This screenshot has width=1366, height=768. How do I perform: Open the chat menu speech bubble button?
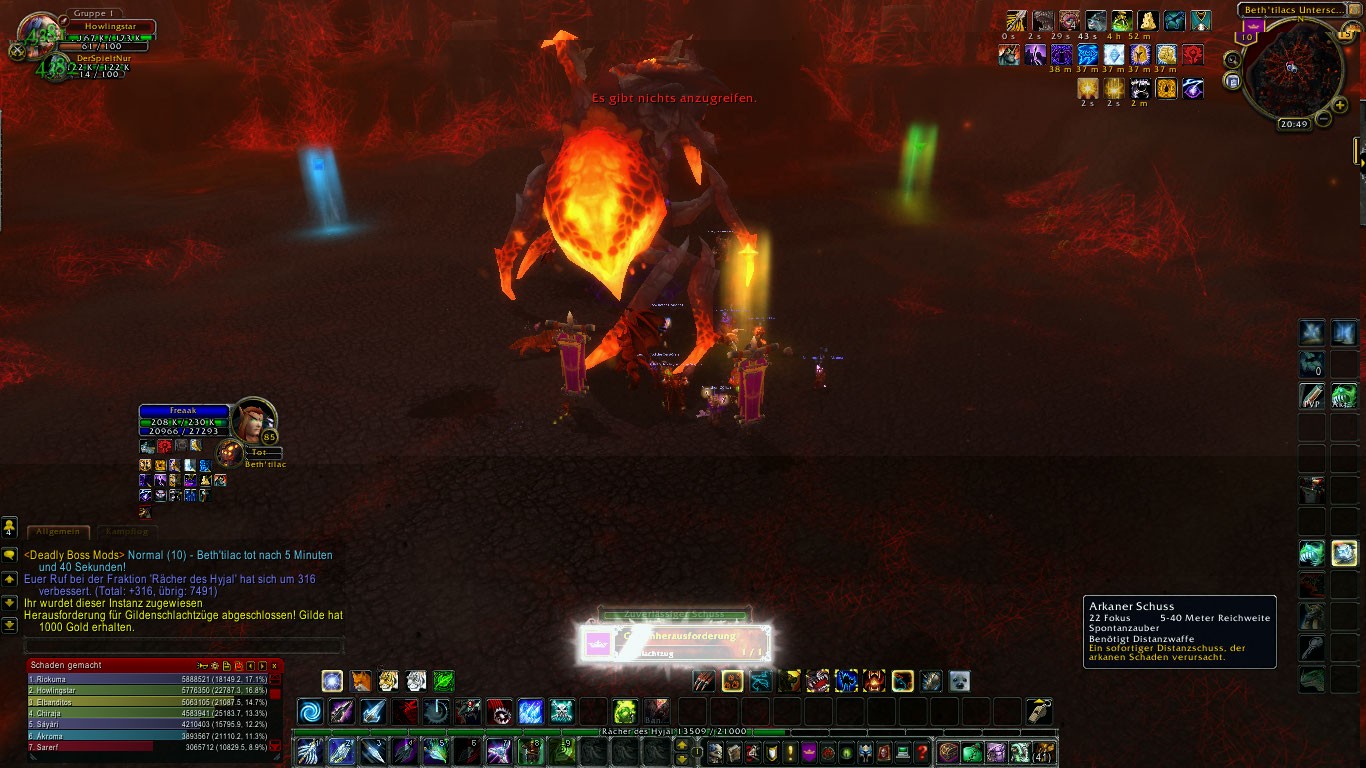coord(9,554)
